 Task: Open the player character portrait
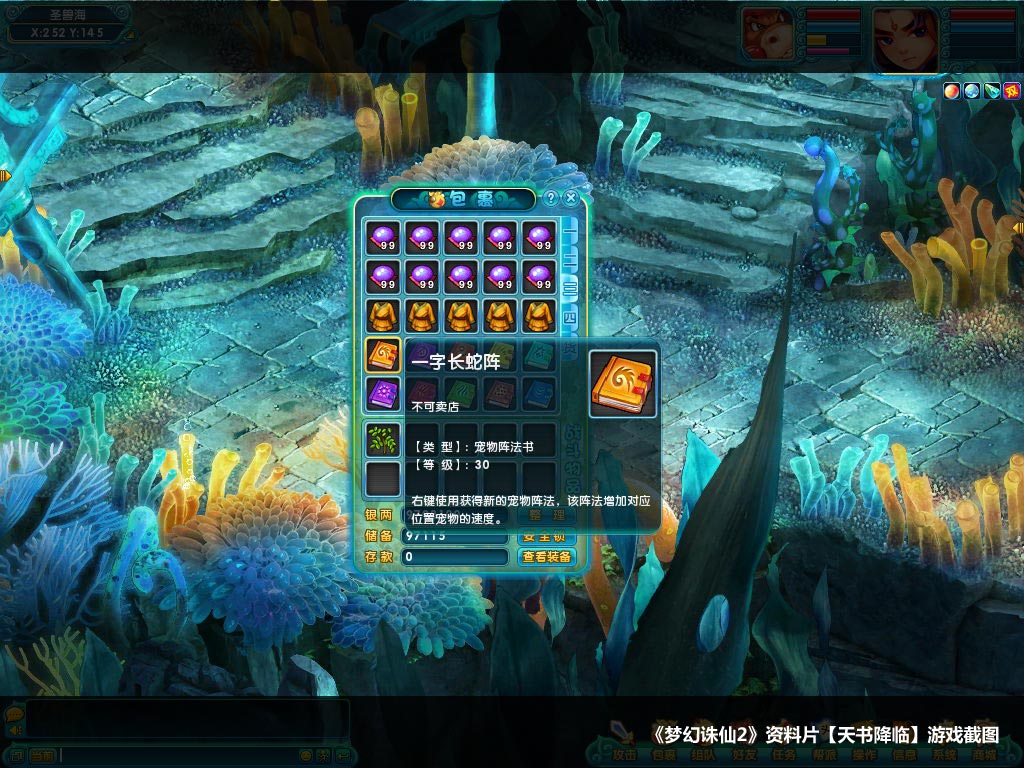point(906,38)
